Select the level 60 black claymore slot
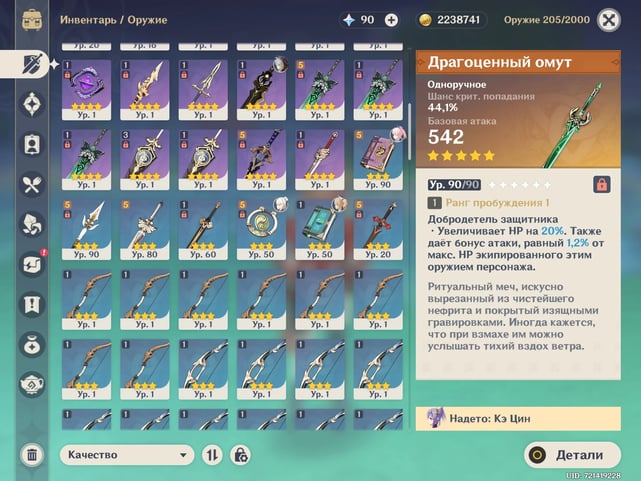641x481 pixels. click(204, 228)
